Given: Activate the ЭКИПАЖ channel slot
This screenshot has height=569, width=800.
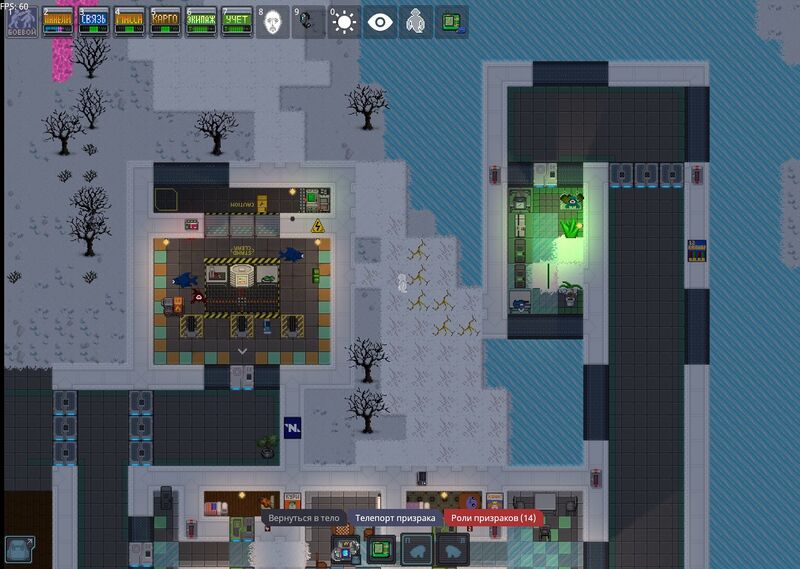Looking at the screenshot, I should [202, 22].
